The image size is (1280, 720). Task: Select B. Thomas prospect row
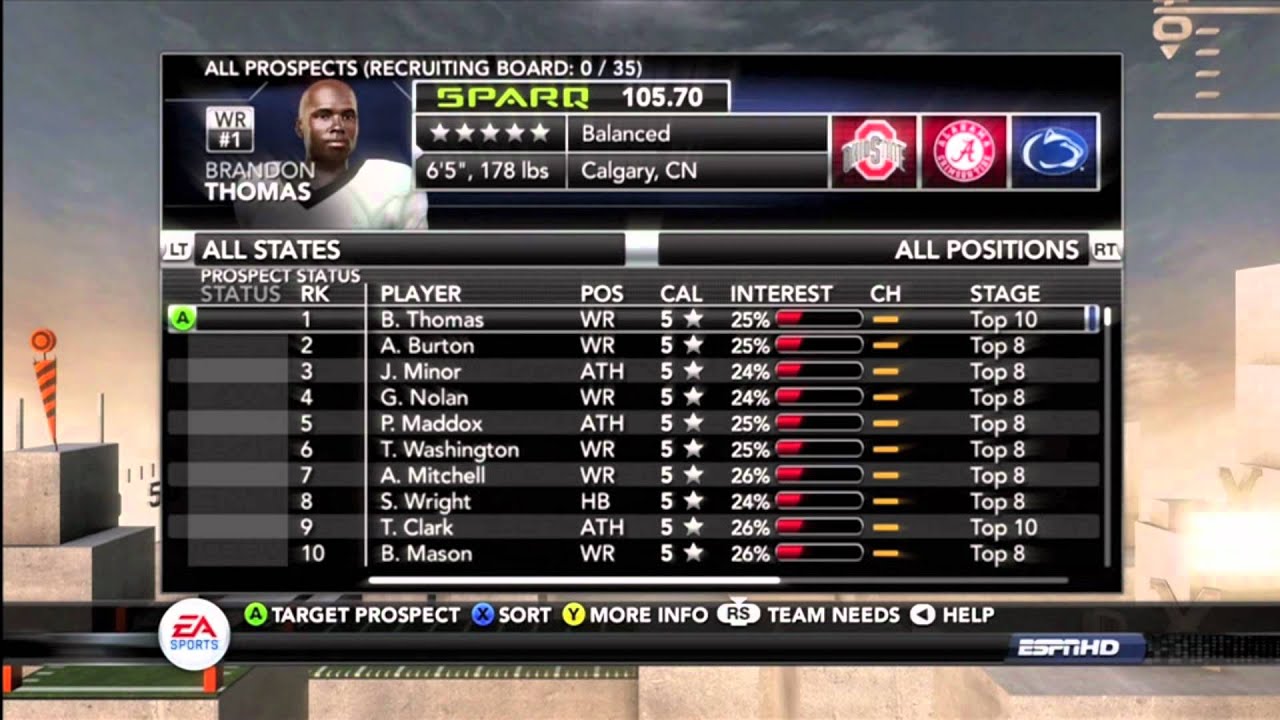tap(431, 320)
